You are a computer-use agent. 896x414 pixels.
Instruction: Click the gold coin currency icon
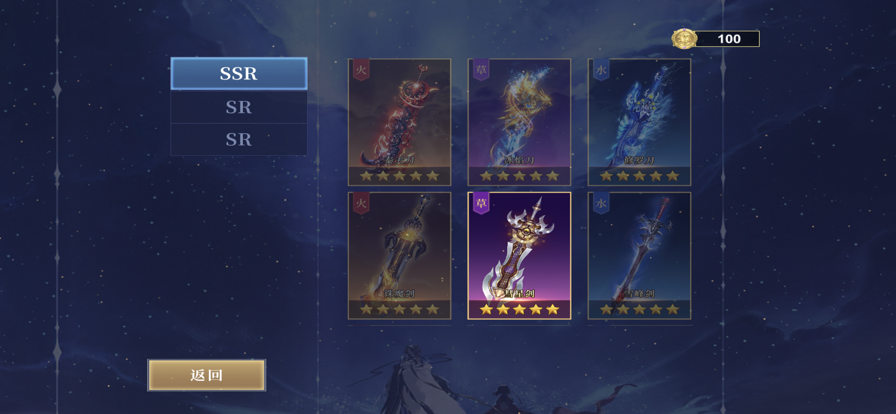pyautogui.click(x=684, y=39)
